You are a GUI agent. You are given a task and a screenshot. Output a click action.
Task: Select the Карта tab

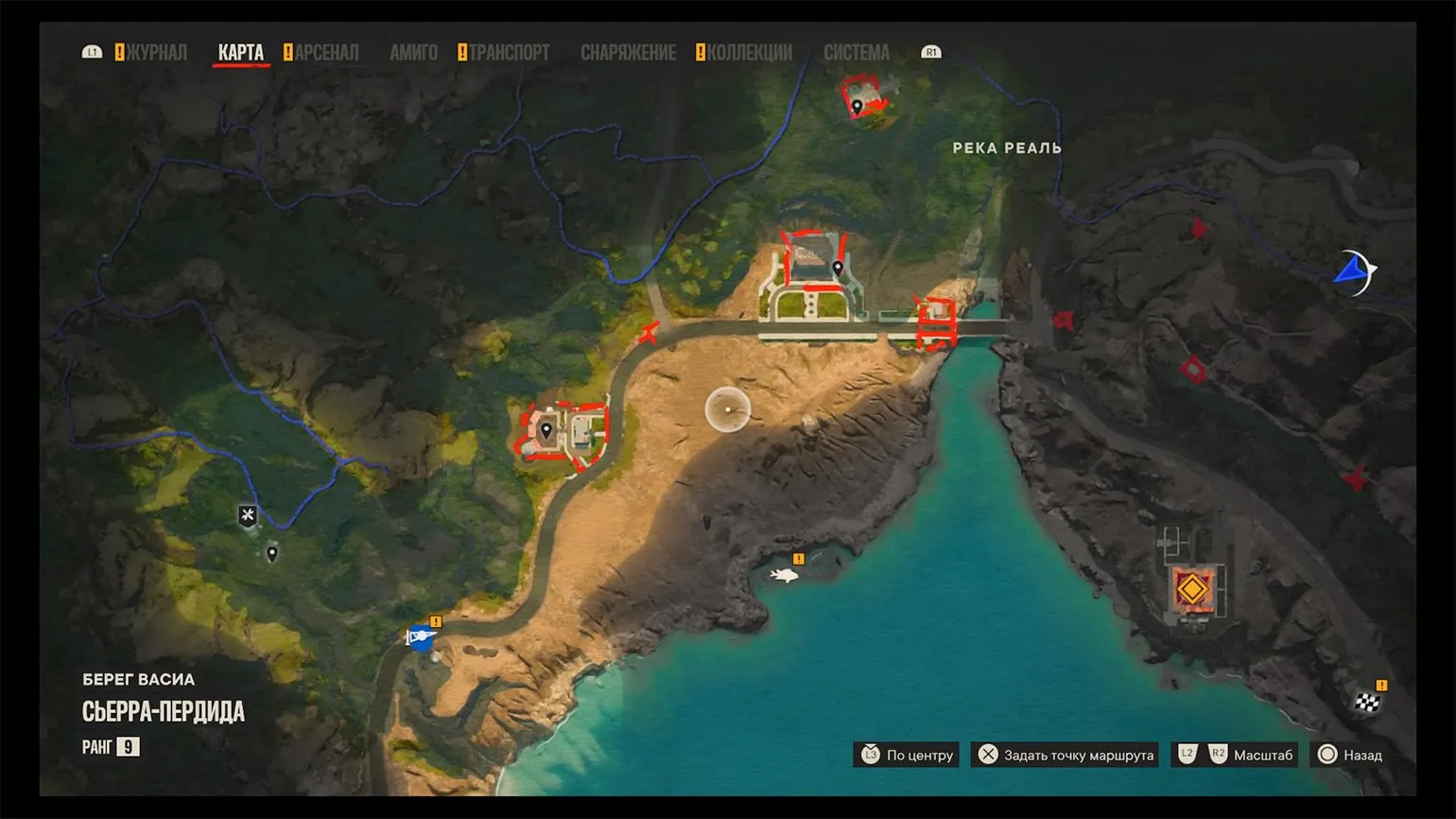pos(241,53)
